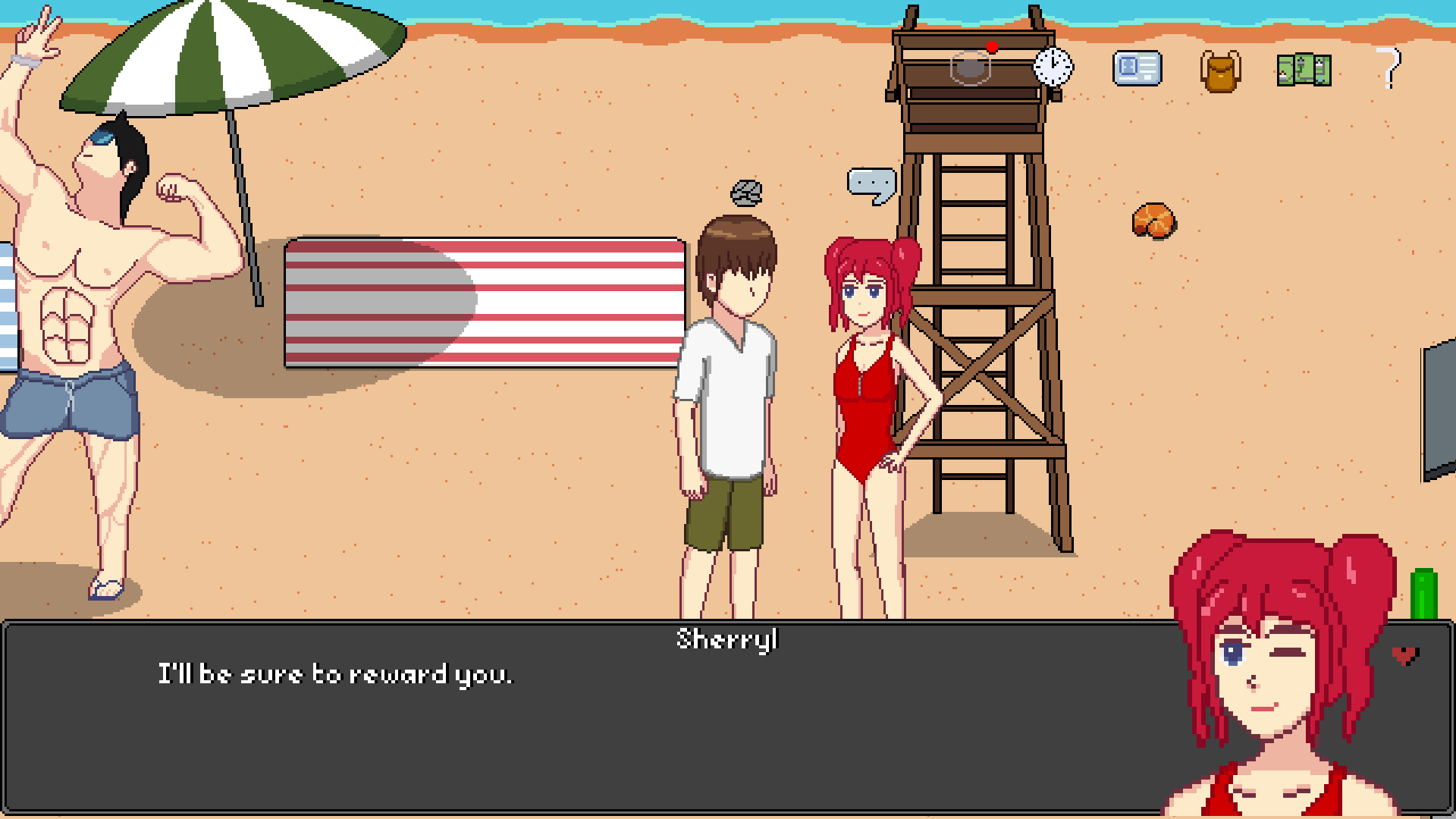Open help with the question mark icon

1389,68
